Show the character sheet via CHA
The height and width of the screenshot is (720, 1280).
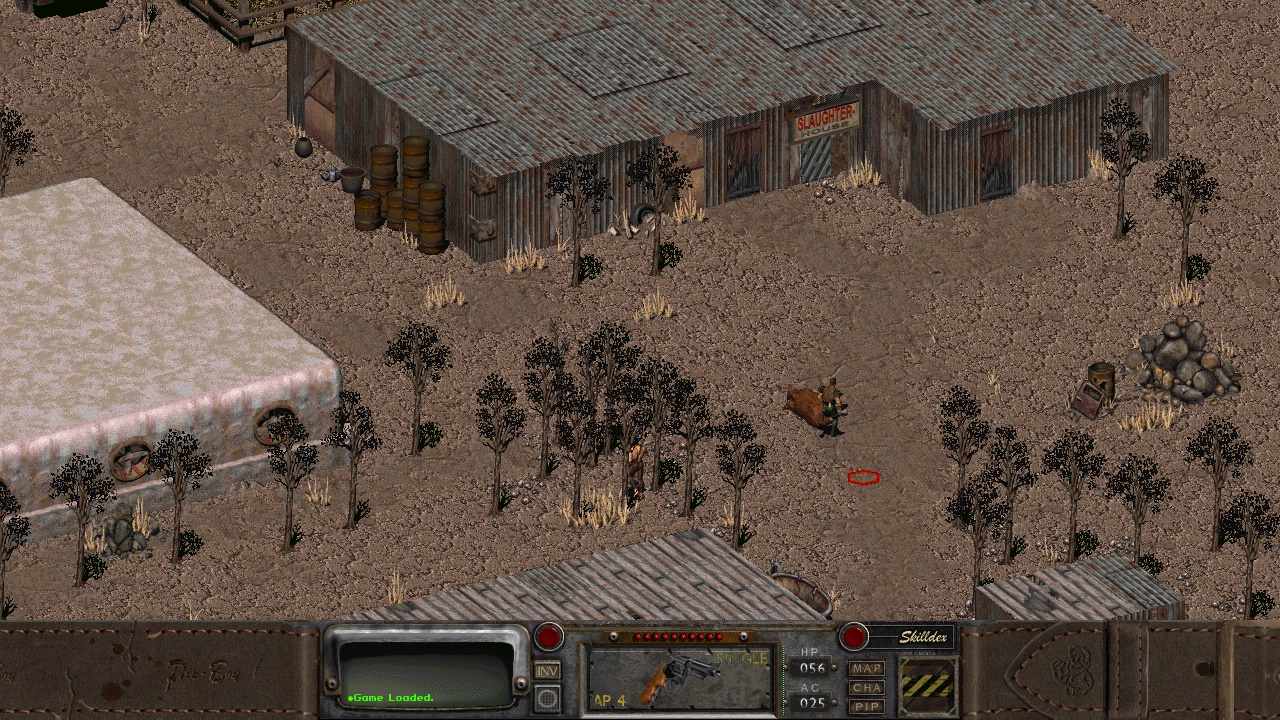867,687
